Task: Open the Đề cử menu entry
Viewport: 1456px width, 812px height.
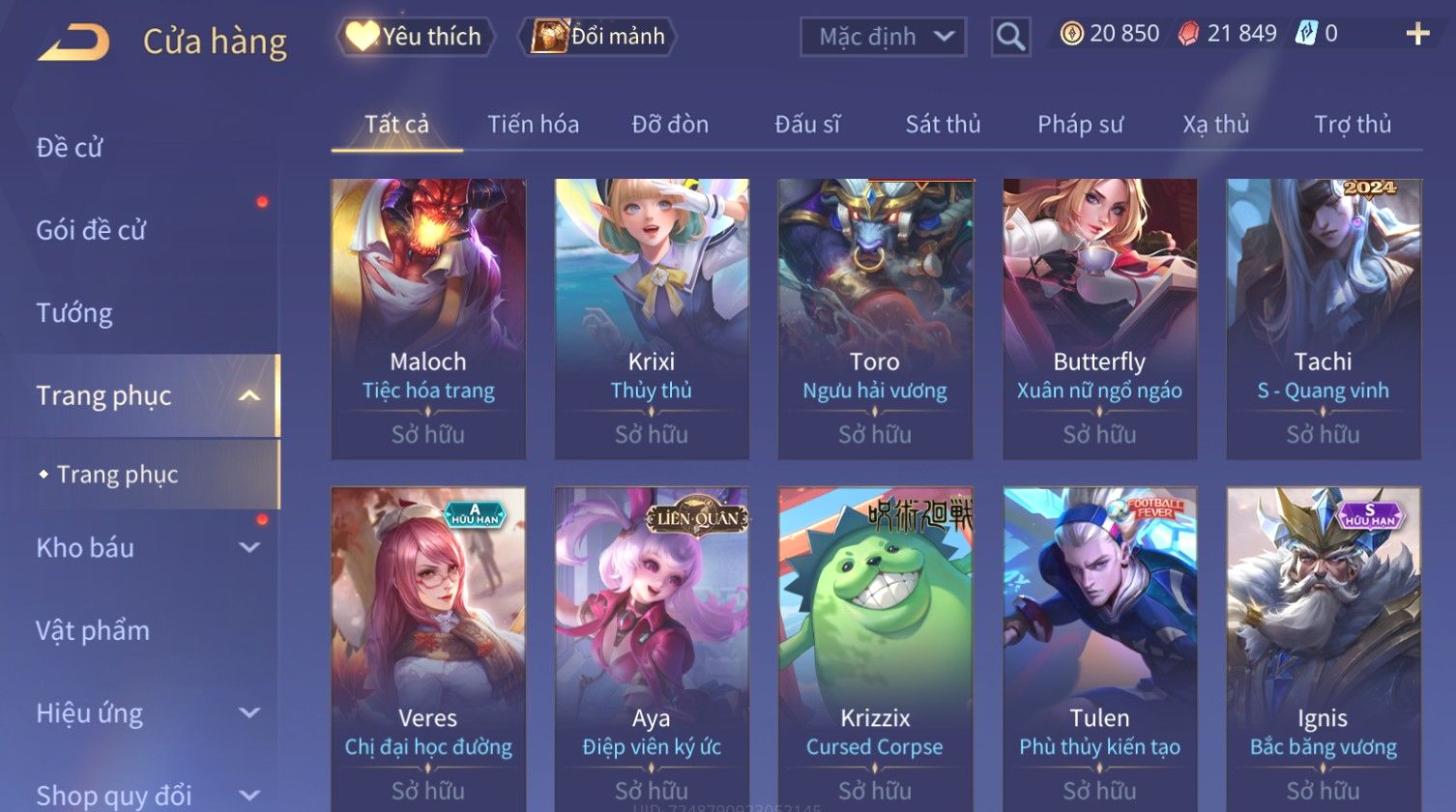Action: click(70, 148)
